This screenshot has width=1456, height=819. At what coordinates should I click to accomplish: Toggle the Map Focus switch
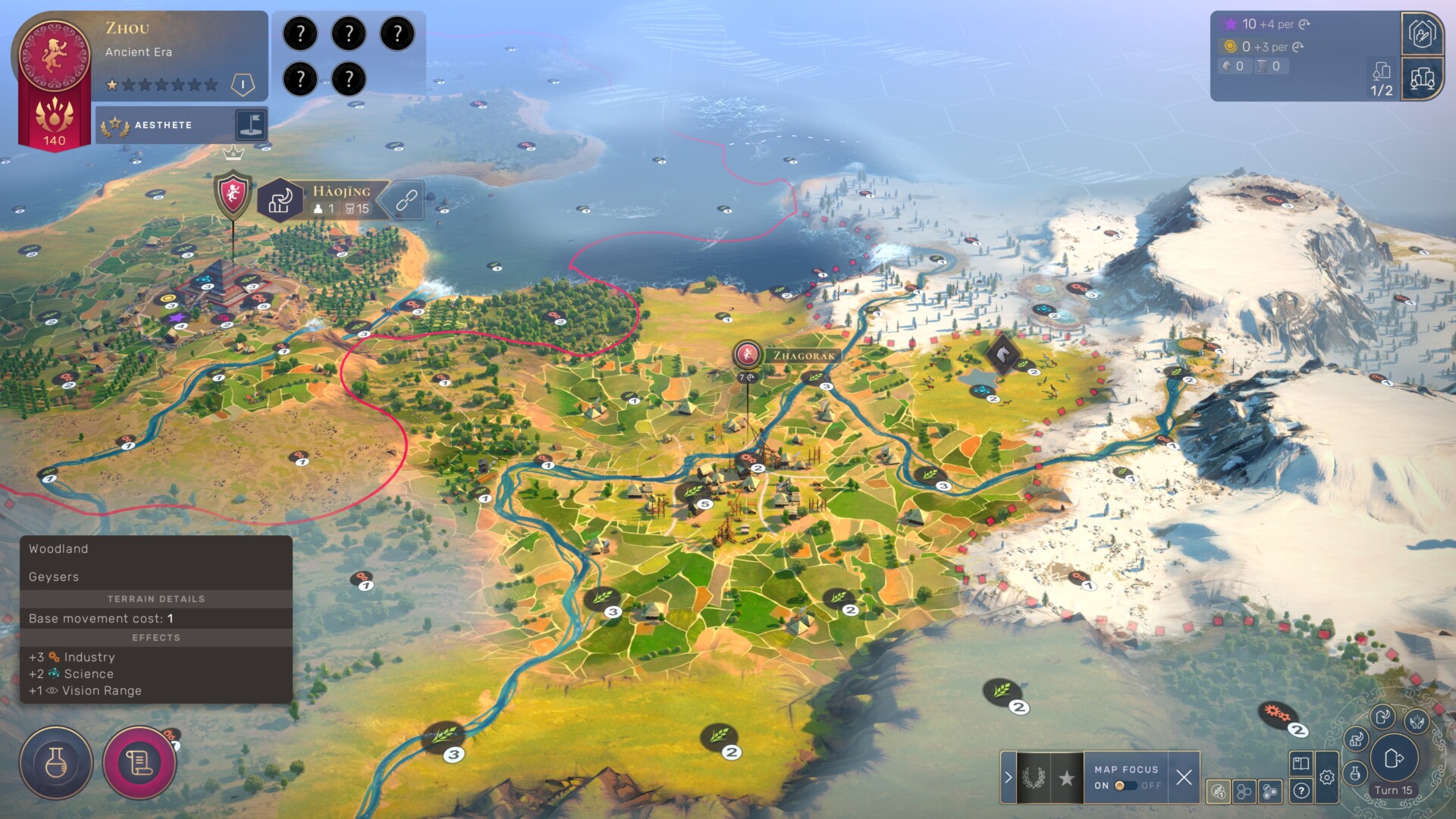point(1125,786)
